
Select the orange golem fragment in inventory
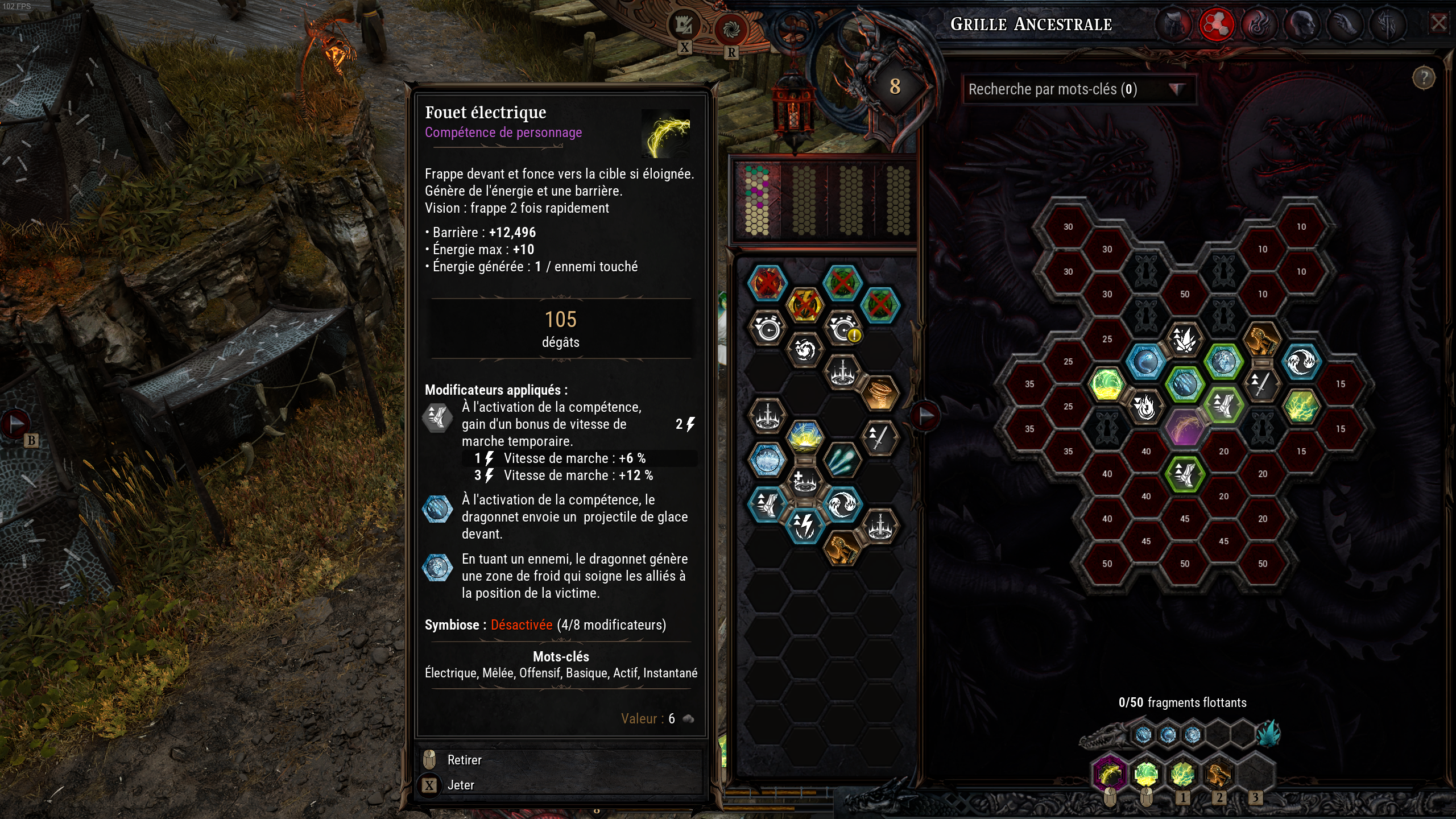coord(843,548)
